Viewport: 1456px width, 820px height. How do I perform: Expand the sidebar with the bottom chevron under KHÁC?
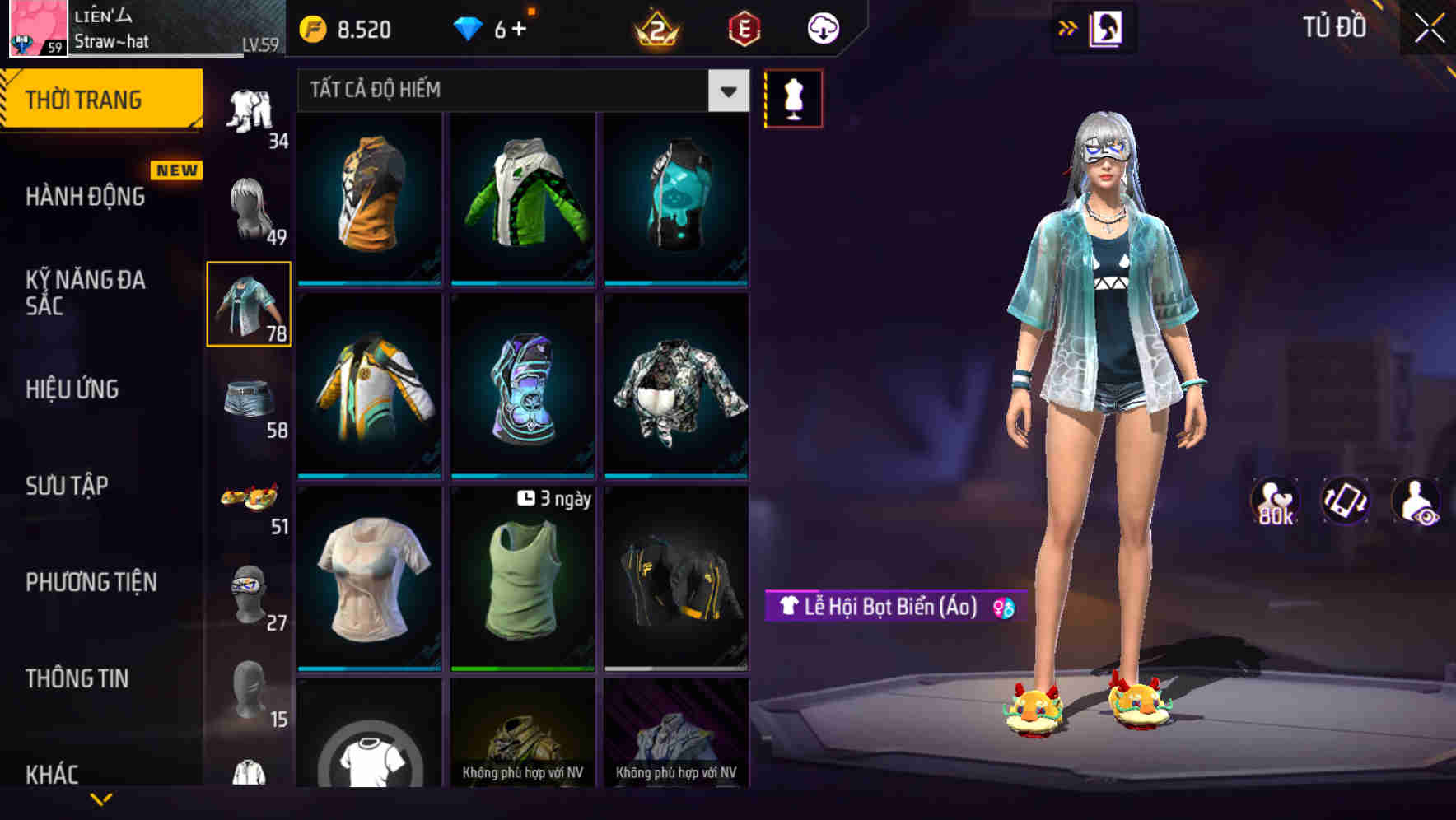pos(101,798)
